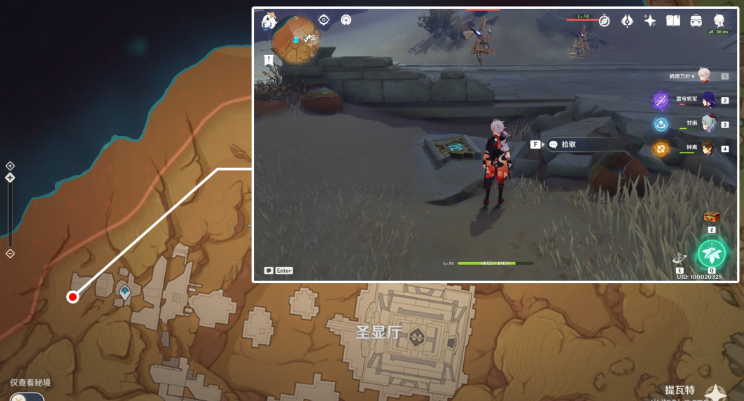Select the blue teleport waypoint marker

coord(125,291)
